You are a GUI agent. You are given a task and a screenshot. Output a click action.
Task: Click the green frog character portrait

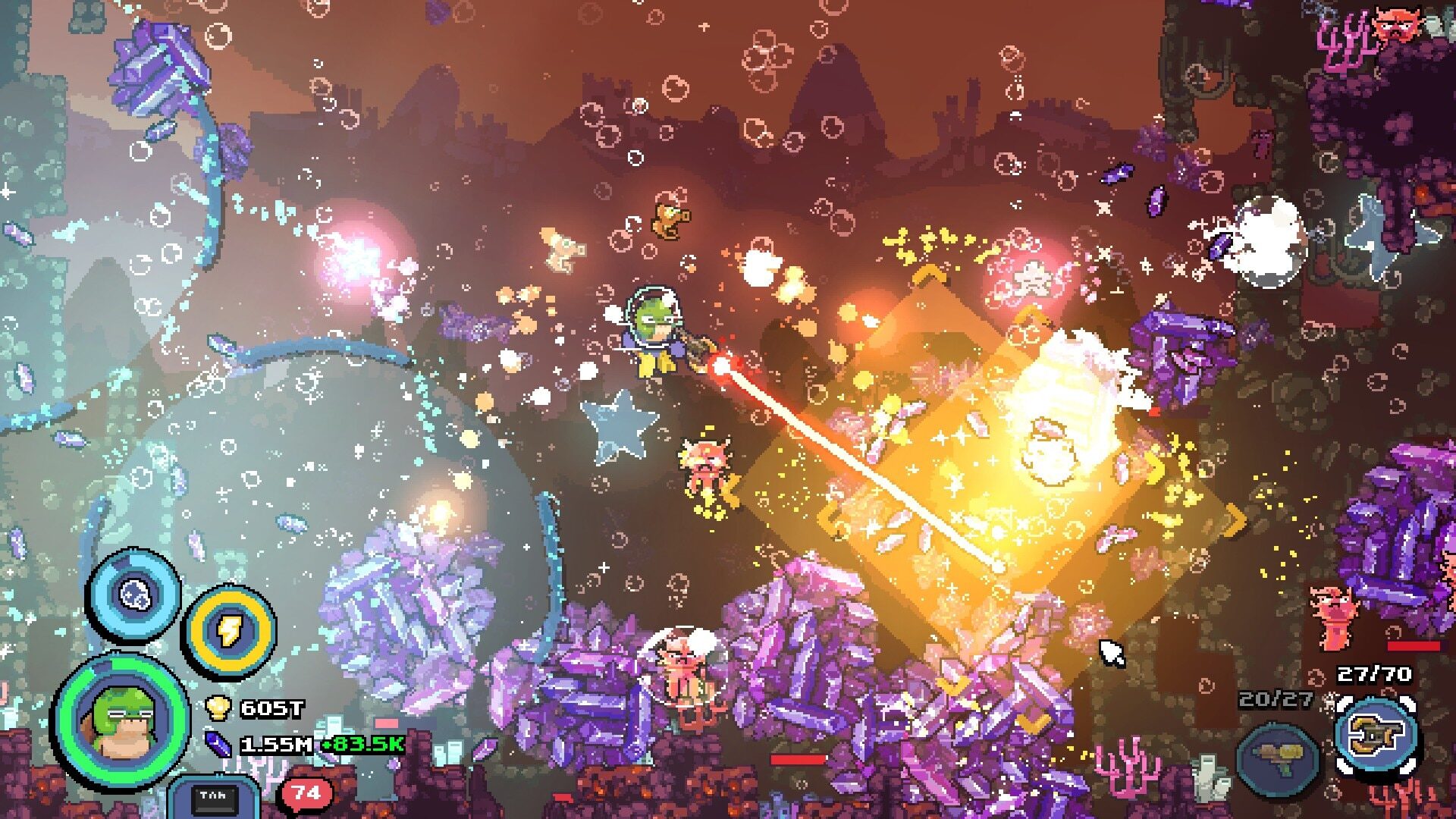click(x=120, y=720)
